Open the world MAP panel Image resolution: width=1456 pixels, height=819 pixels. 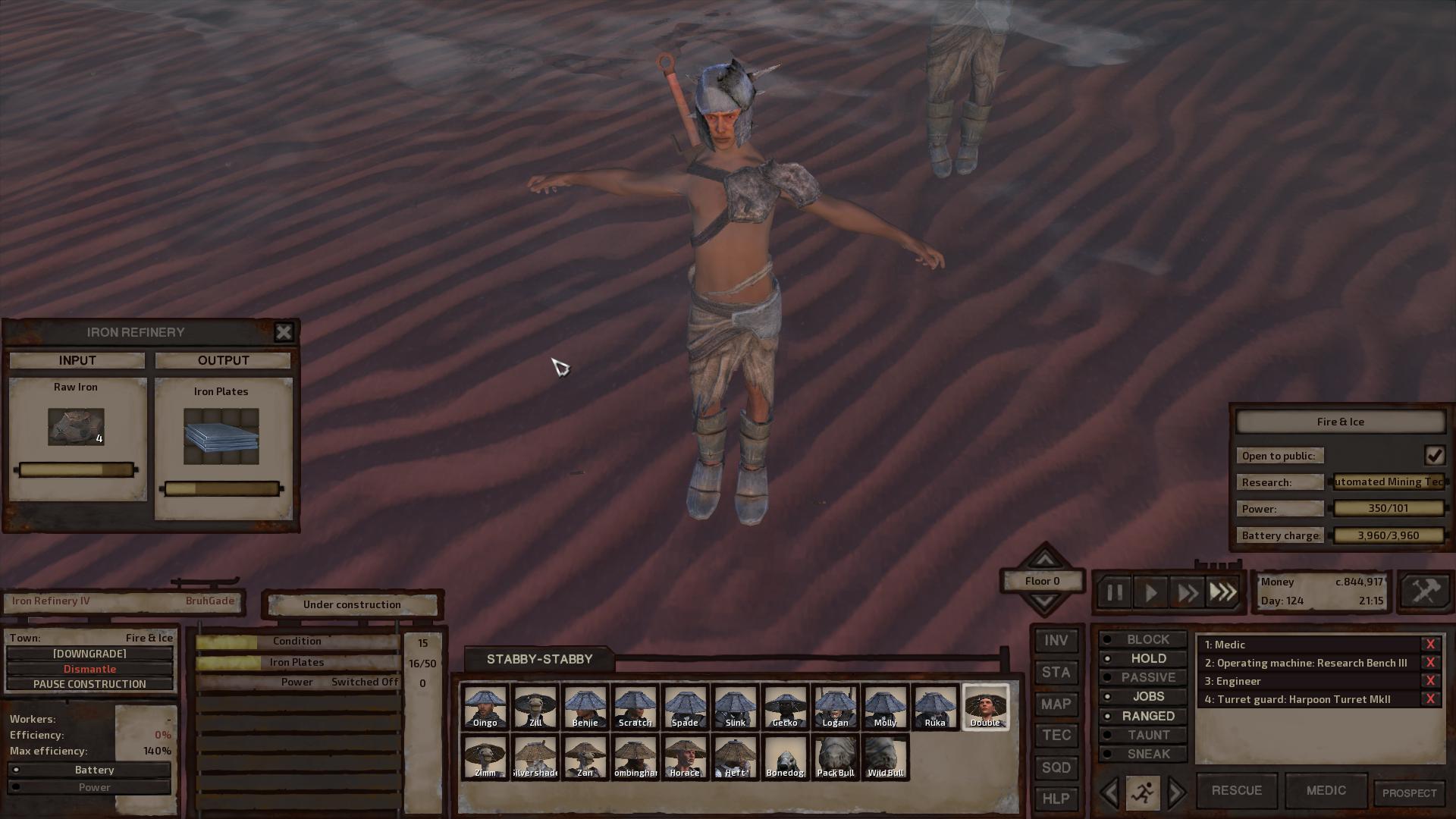coord(1056,704)
